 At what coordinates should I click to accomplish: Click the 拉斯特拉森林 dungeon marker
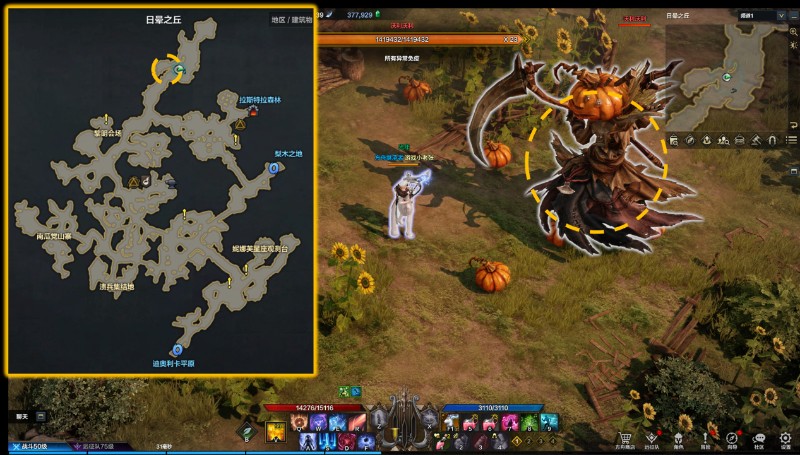point(253,111)
